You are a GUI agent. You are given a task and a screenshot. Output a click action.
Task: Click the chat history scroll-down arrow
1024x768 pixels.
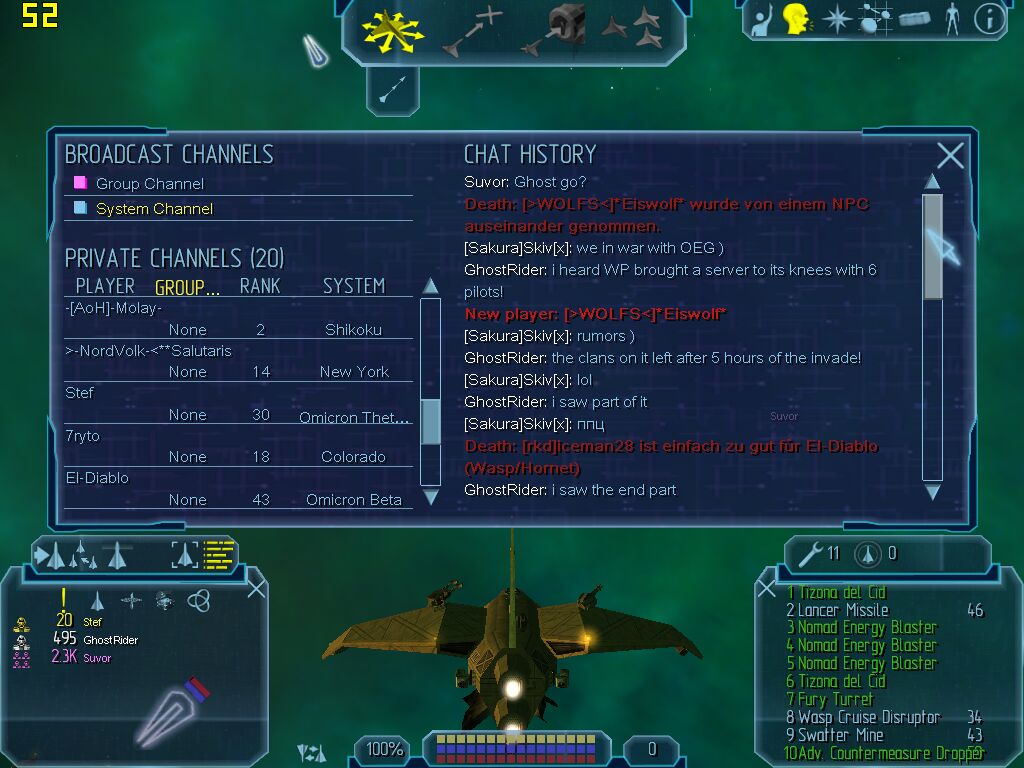coord(932,492)
